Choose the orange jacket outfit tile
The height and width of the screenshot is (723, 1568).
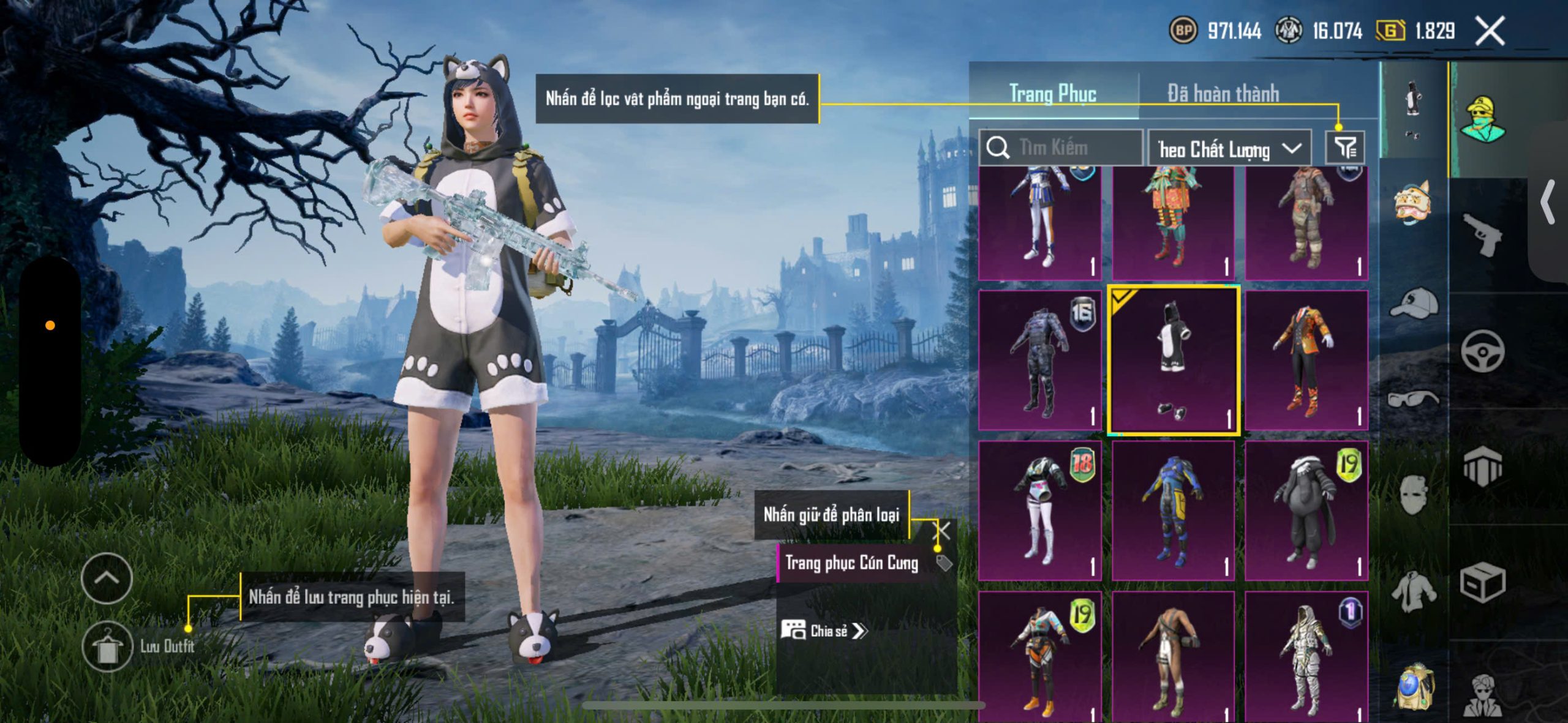[1306, 361]
